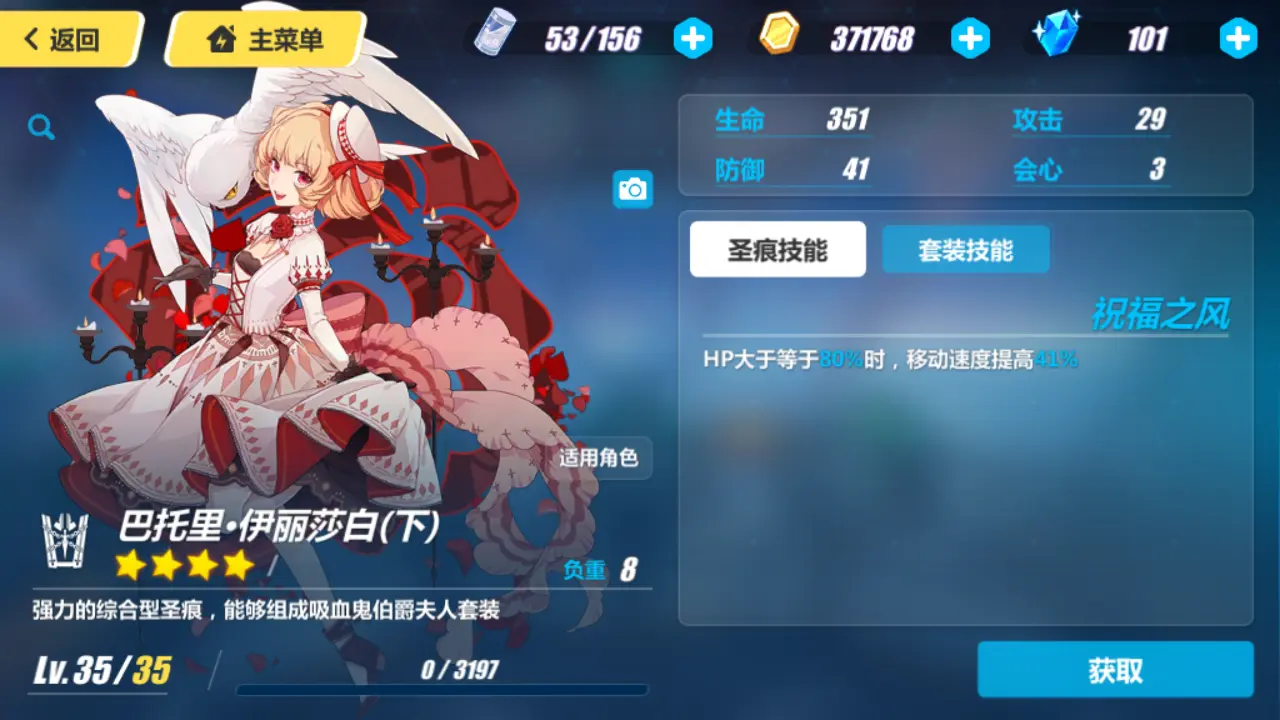Open the magnifier search icon

[41, 127]
